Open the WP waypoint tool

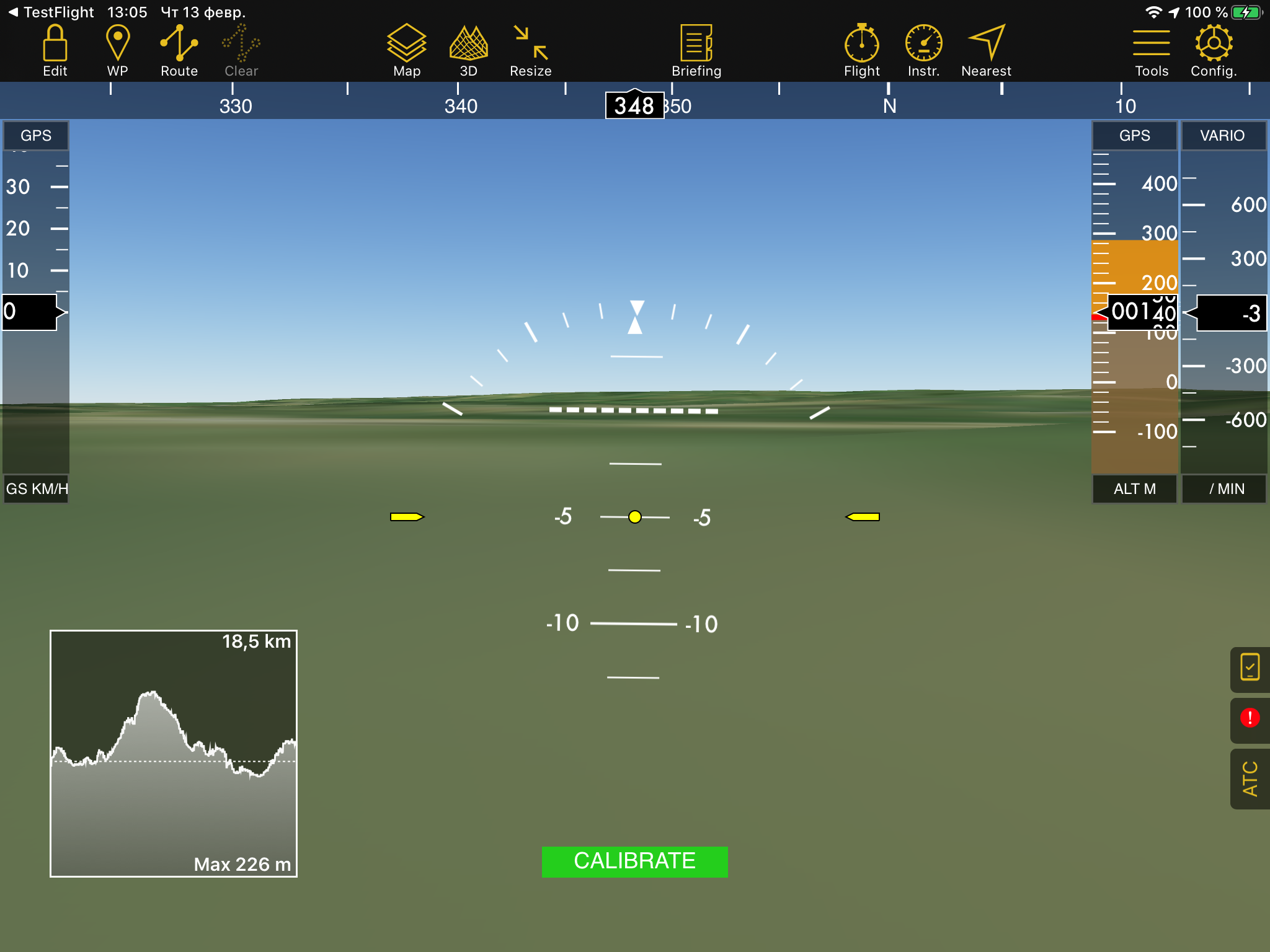pos(117,51)
